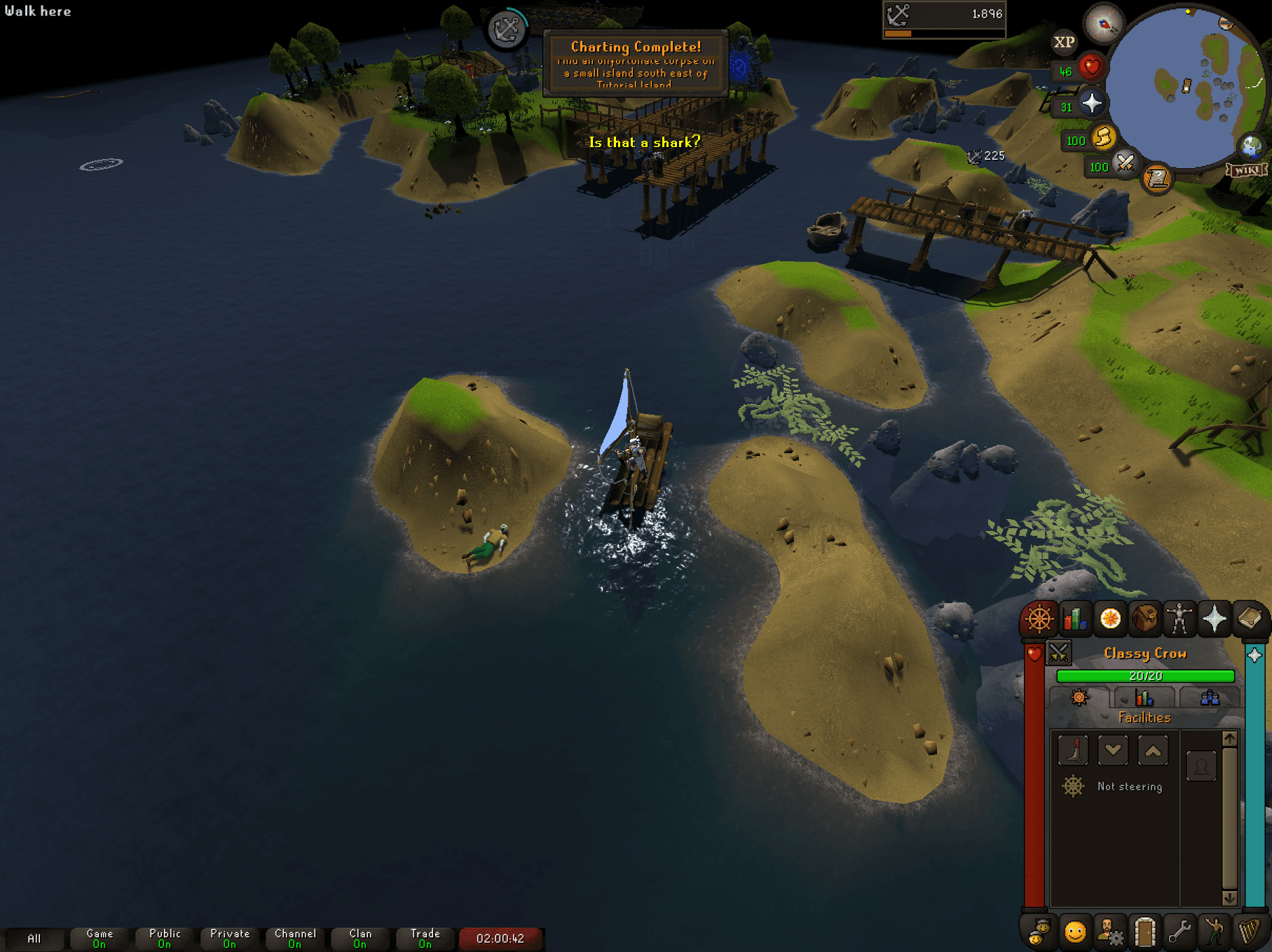Click the up arrow in Facilities panel
Viewport: 1272px width, 952px height.
(x=1153, y=751)
